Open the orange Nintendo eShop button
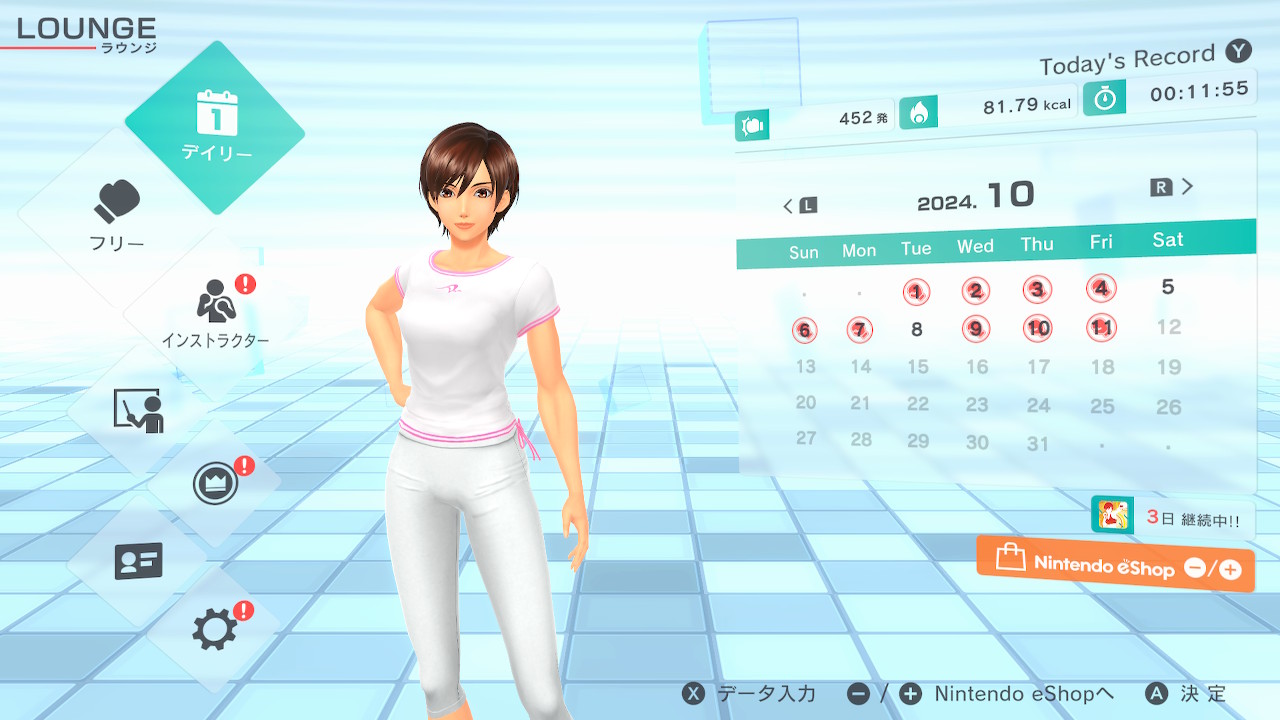The image size is (1280, 720). (x=1115, y=565)
